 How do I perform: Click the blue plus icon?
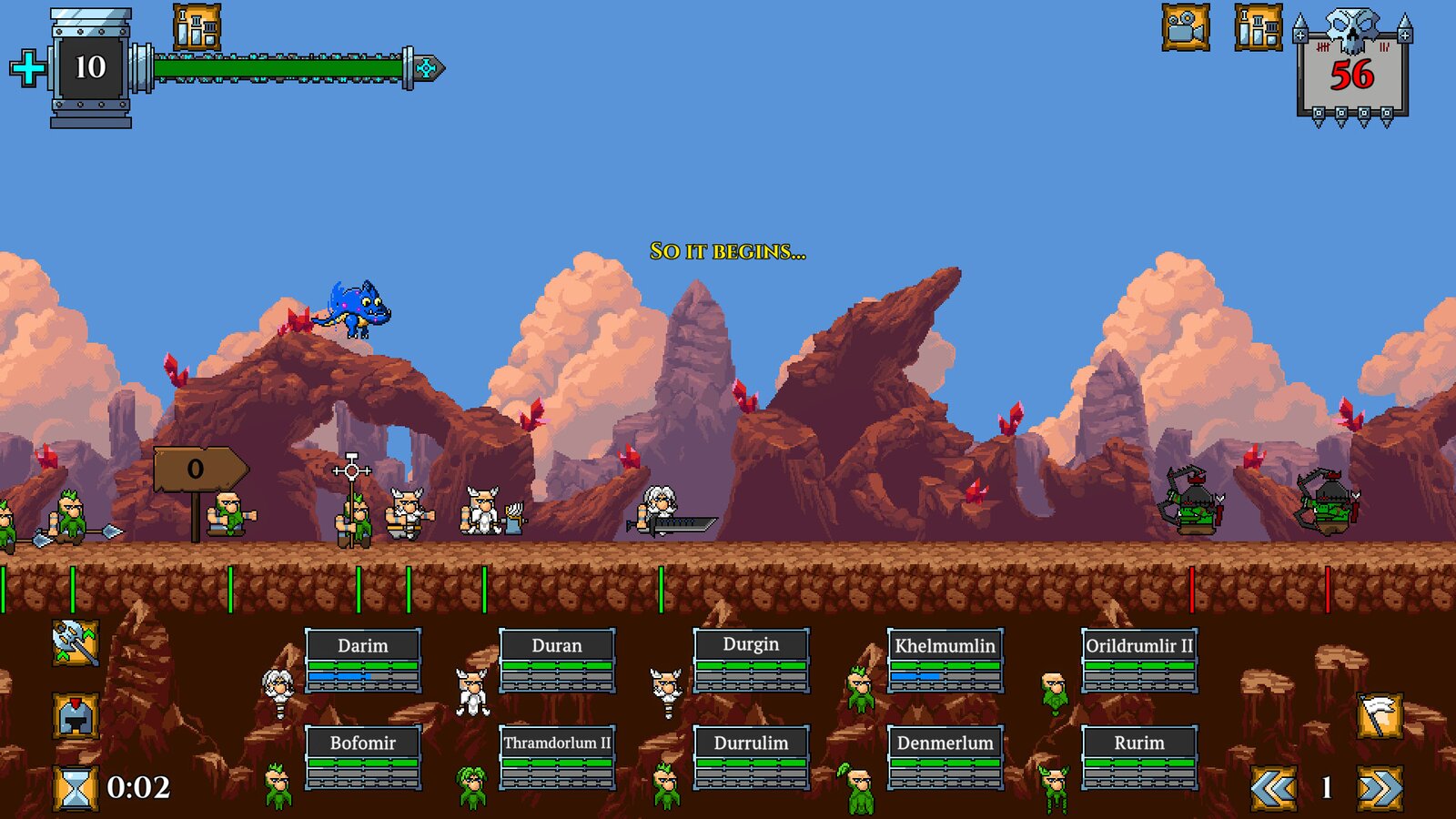pos(28,68)
